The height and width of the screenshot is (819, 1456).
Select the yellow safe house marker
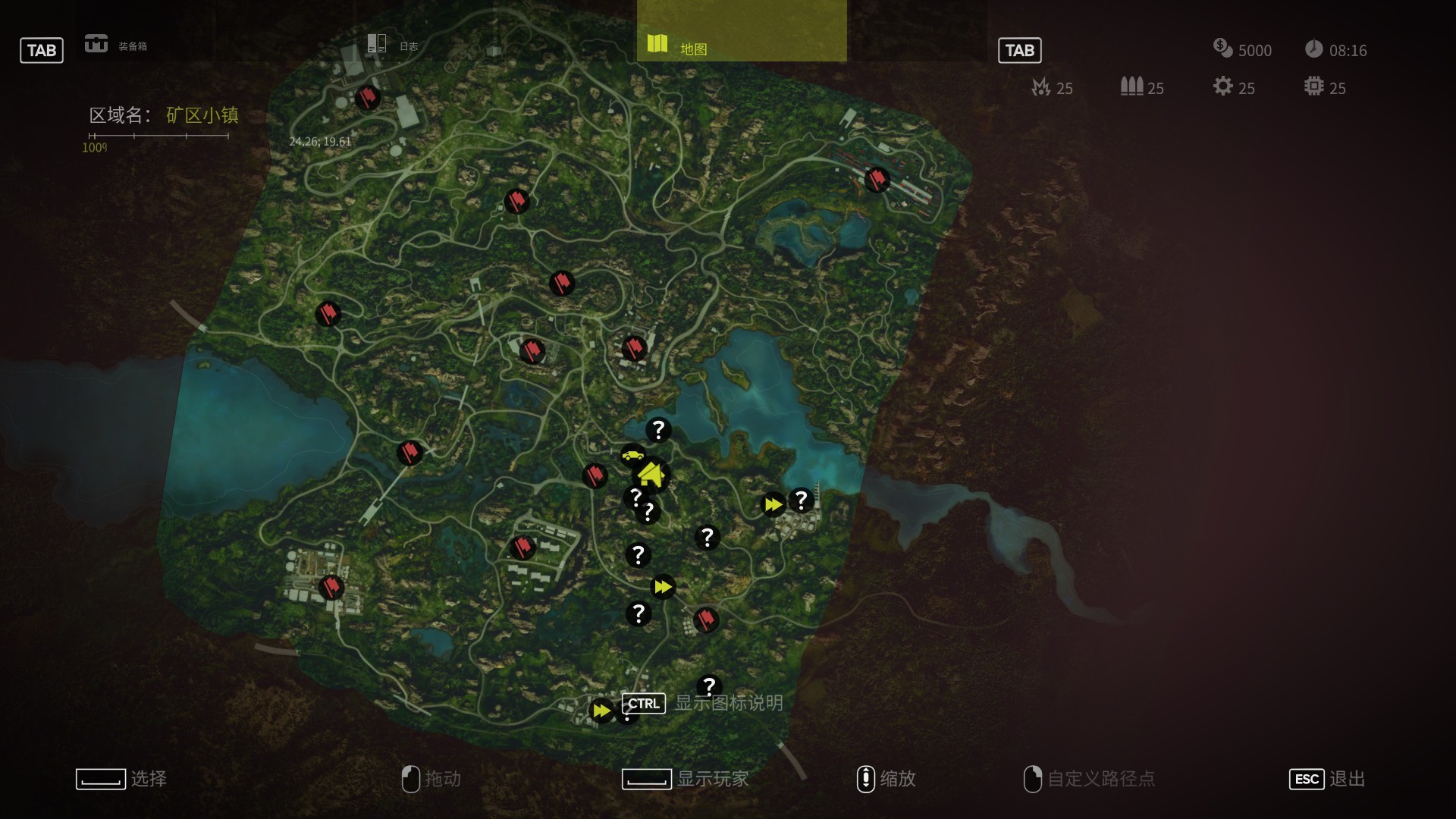tap(651, 475)
